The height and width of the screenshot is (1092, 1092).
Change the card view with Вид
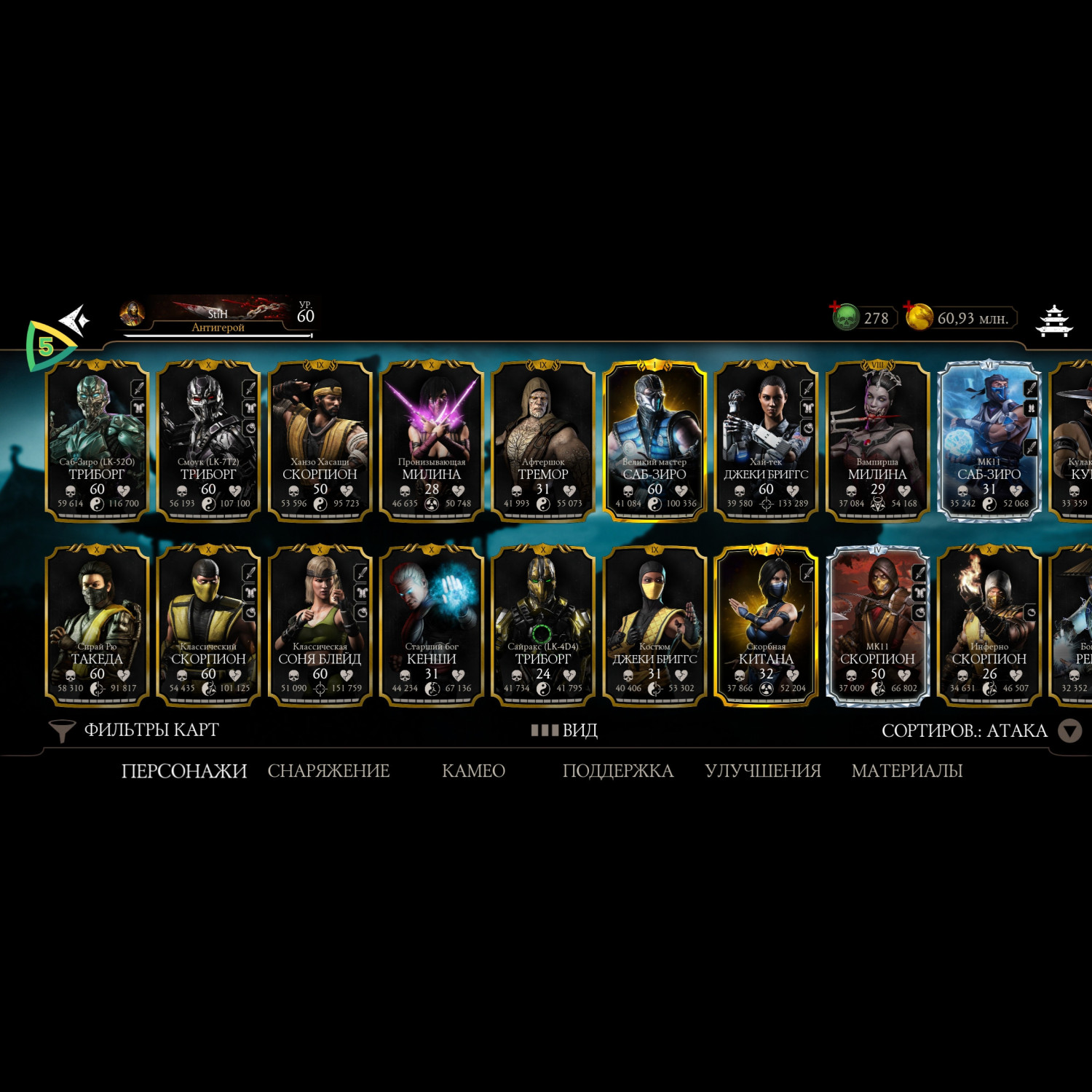click(565, 730)
